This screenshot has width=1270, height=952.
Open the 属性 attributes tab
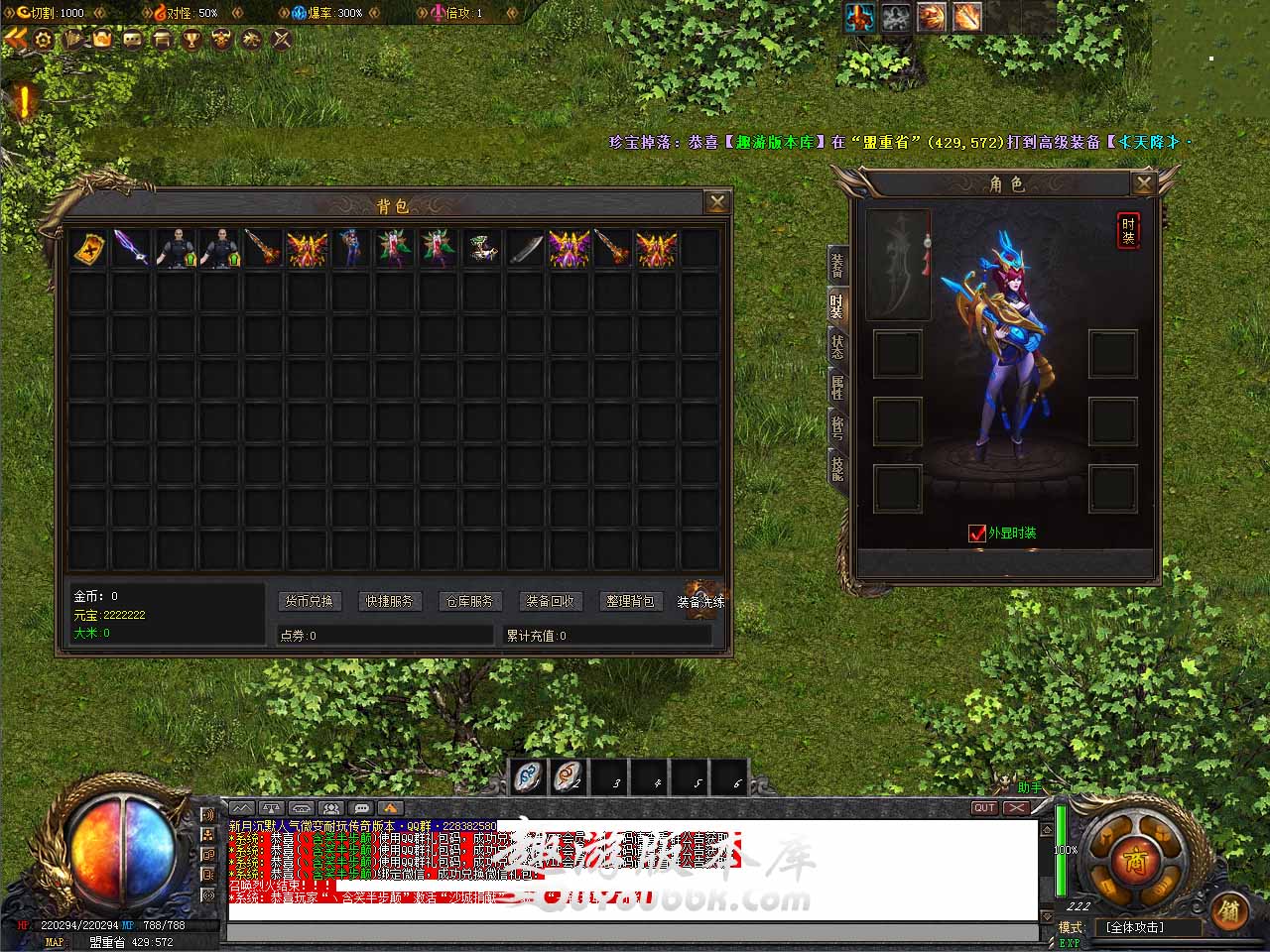[837, 388]
